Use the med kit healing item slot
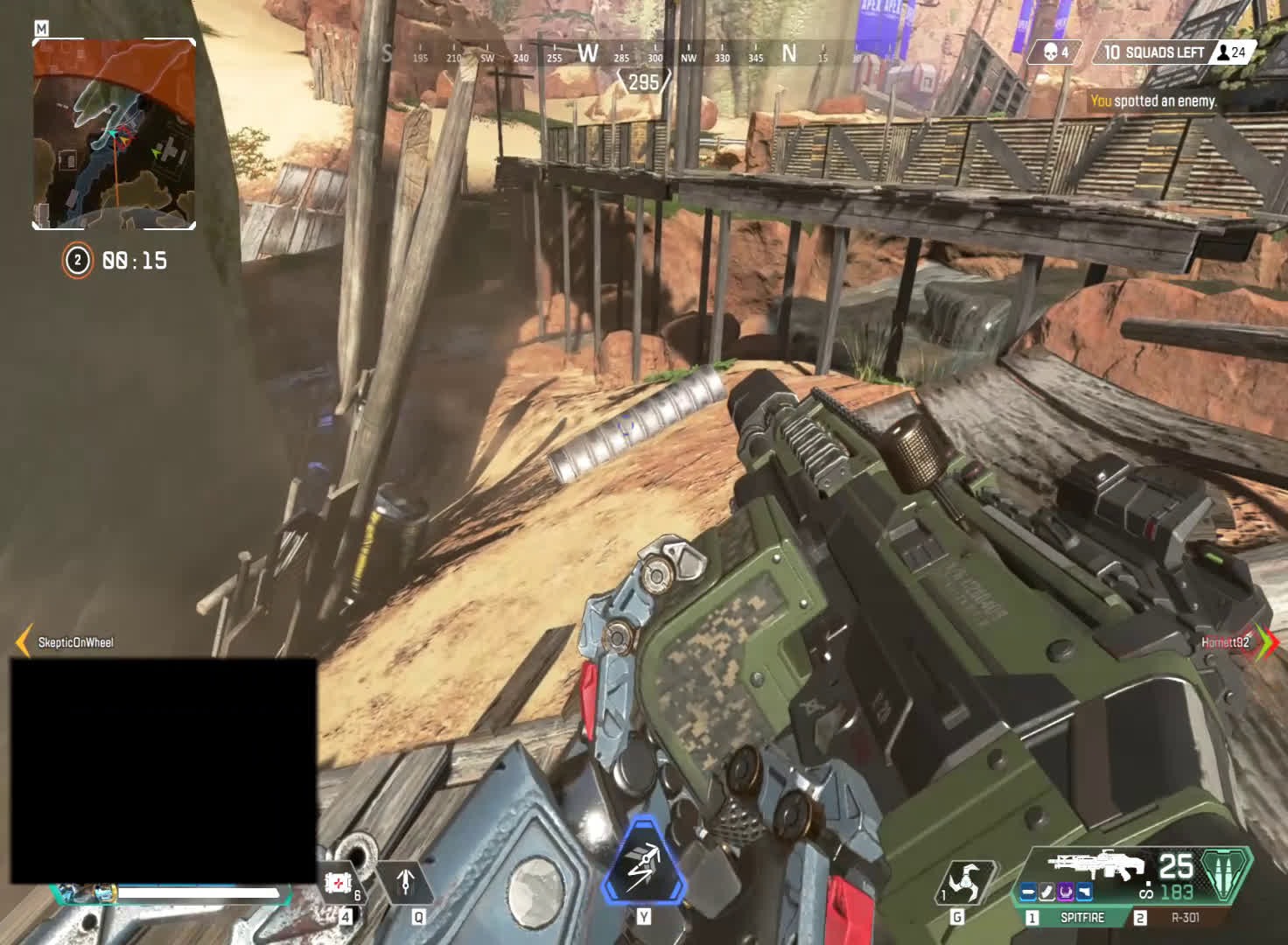 [x=337, y=884]
